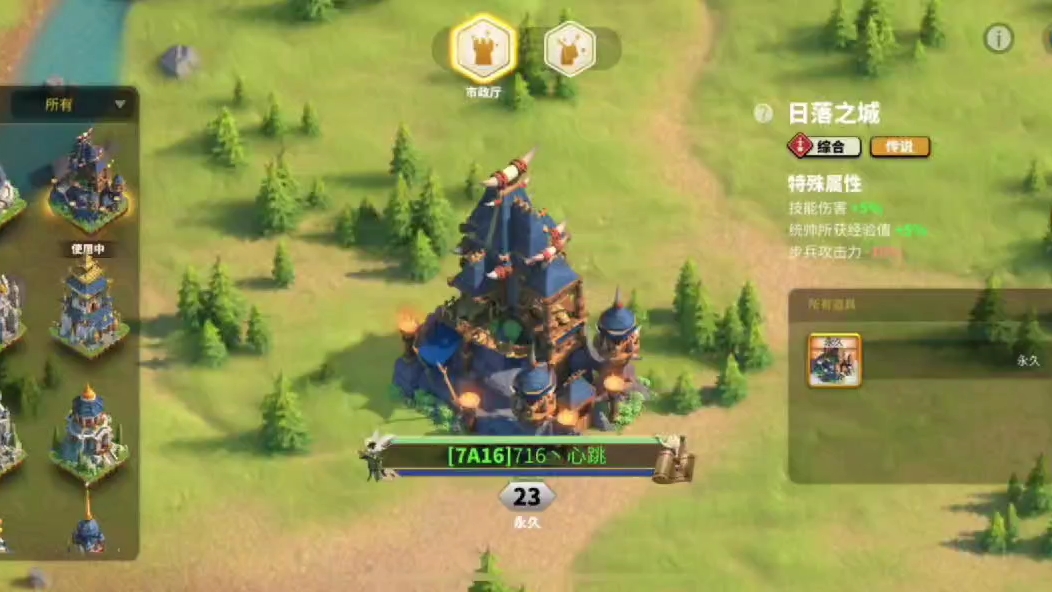The image size is (1052, 592).
Task: Click the 综合 type tag
Action: [825, 147]
